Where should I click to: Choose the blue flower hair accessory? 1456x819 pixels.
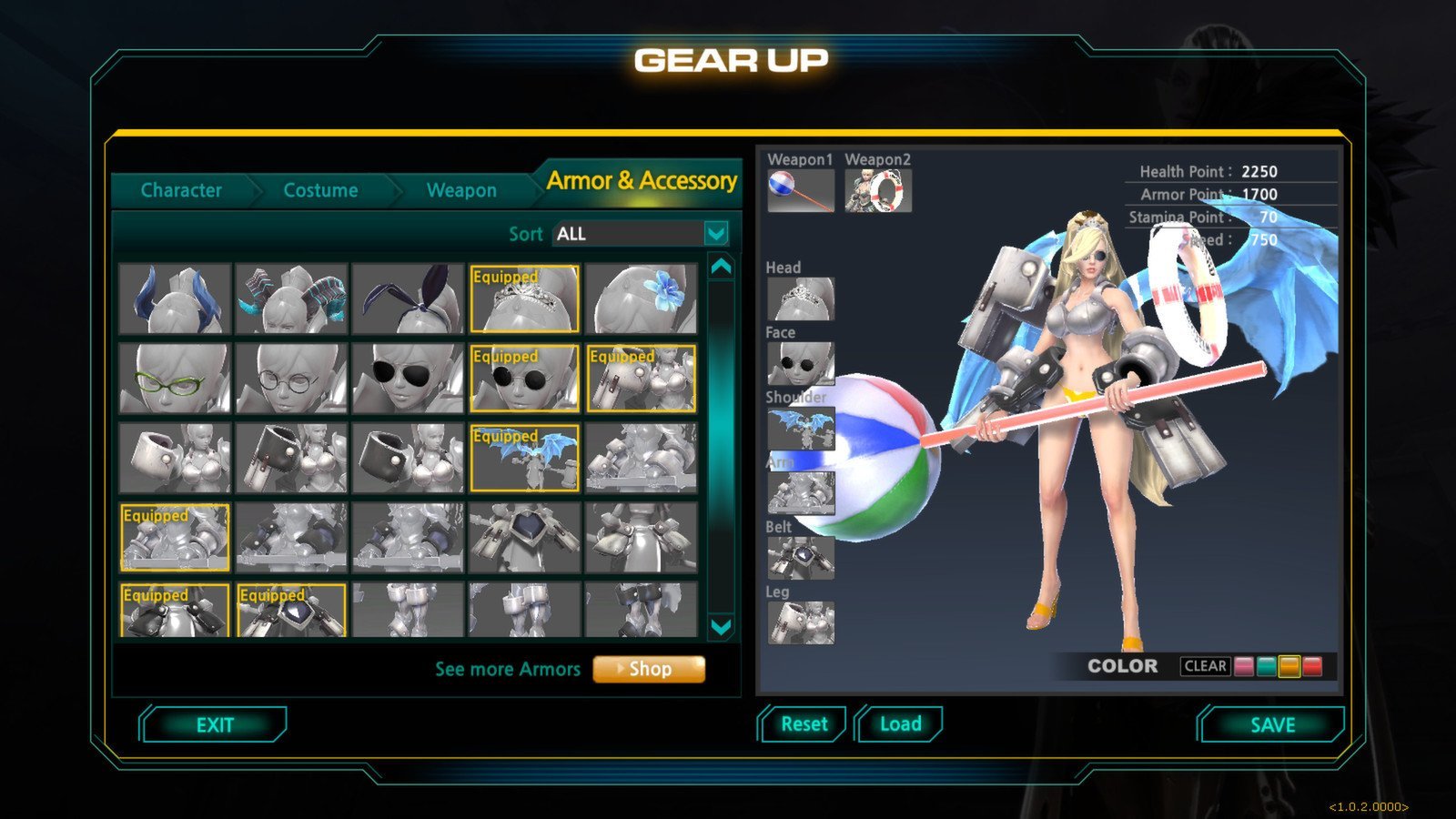642,299
